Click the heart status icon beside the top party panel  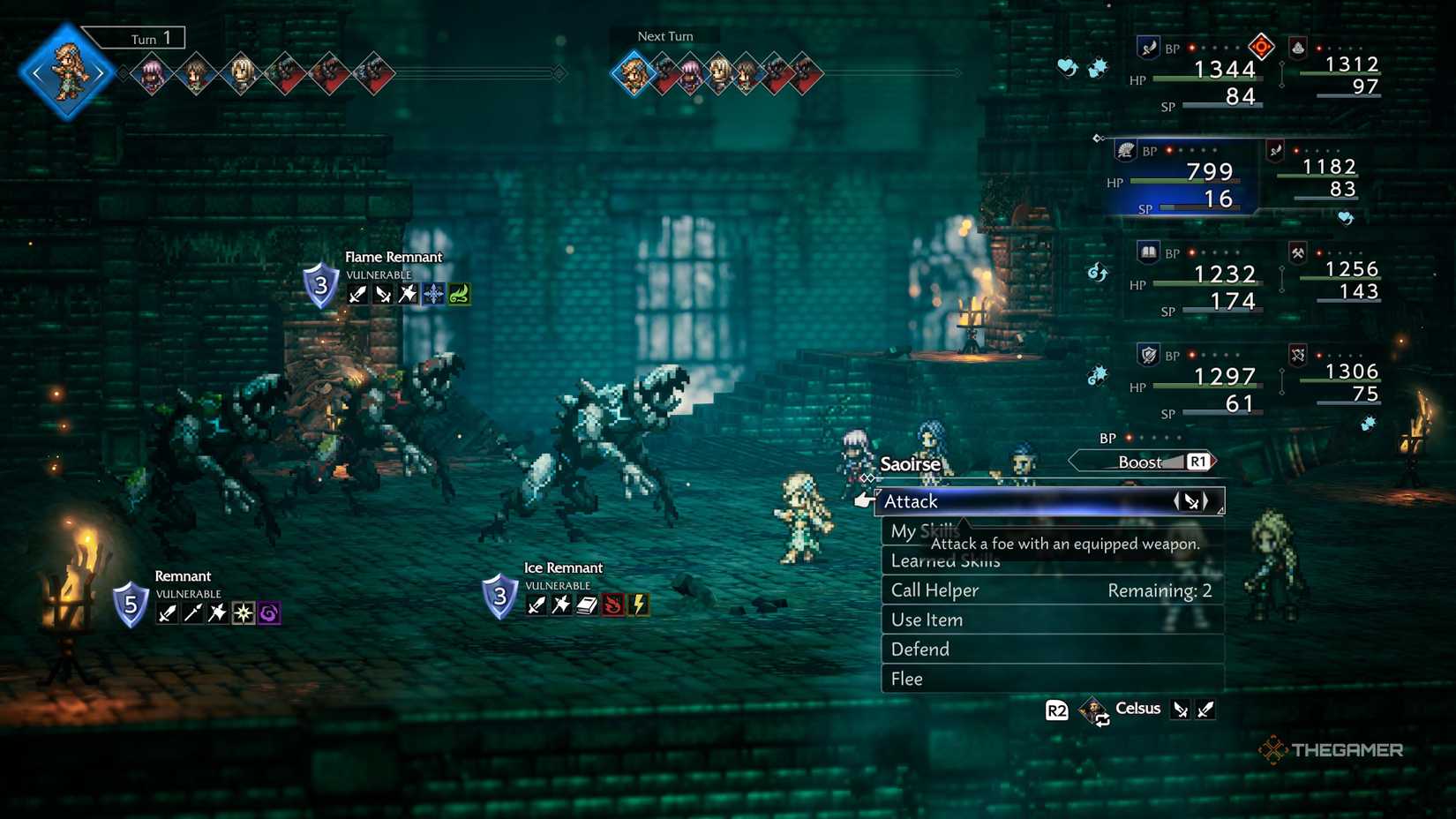click(x=1065, y=66)
